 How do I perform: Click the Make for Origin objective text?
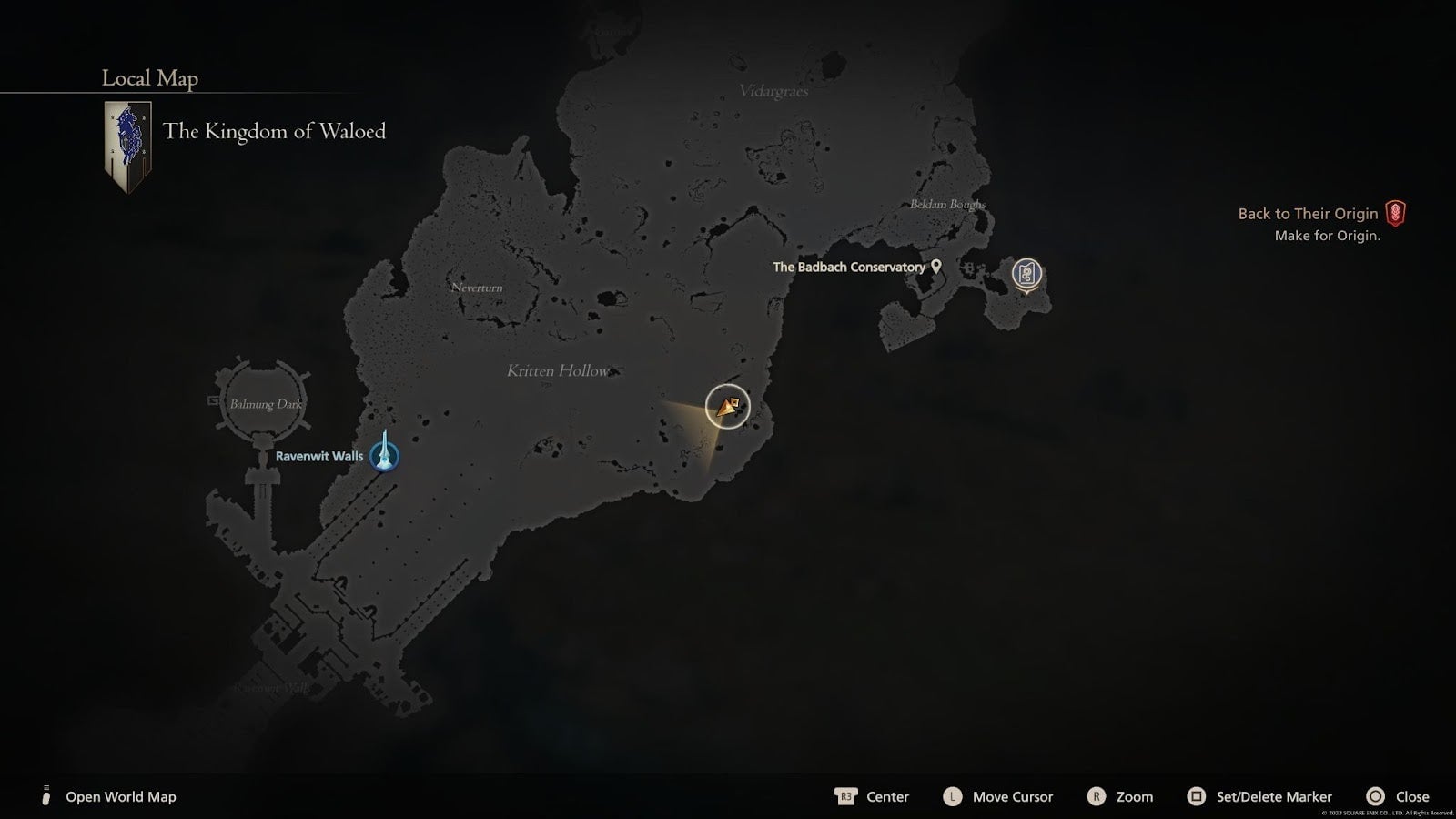click(x=1327, y=235)
